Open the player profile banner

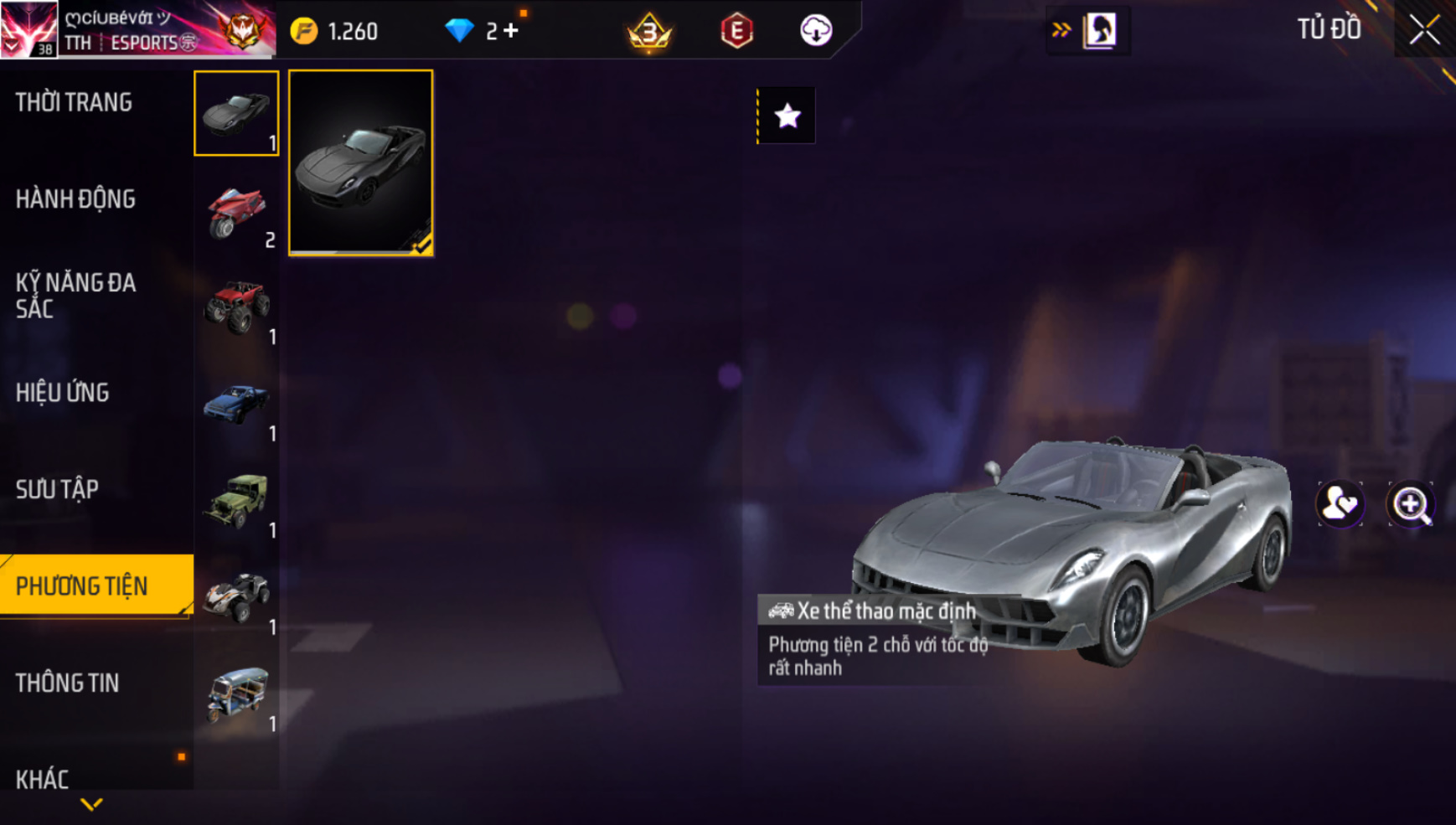click(x=137, y=30)
